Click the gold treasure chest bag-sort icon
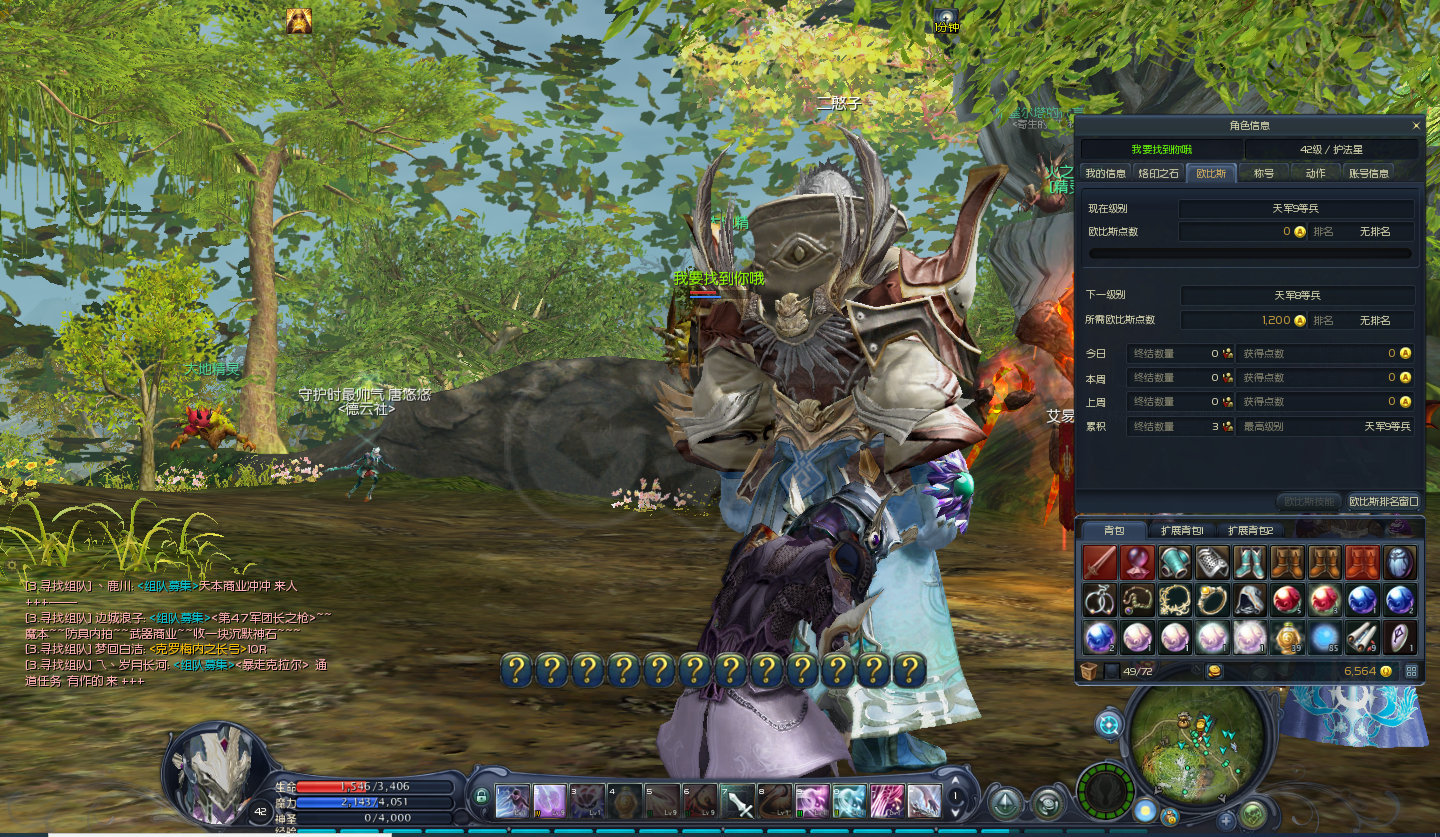The width and height of the screenshot is (1440, 837). click(x=1214, y=671)
